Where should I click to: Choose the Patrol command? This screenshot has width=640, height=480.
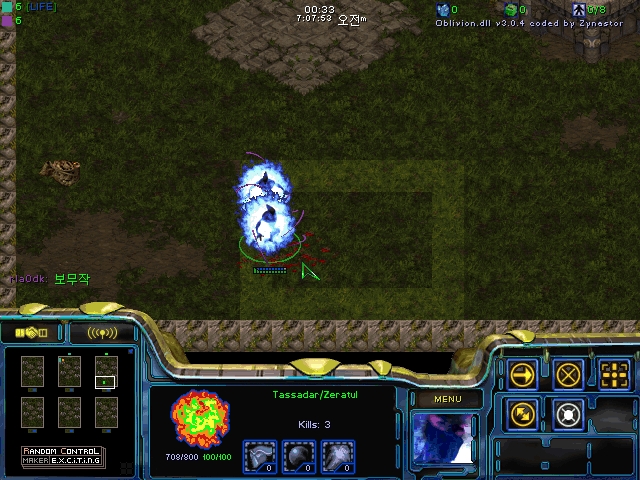tap(523, 412)
